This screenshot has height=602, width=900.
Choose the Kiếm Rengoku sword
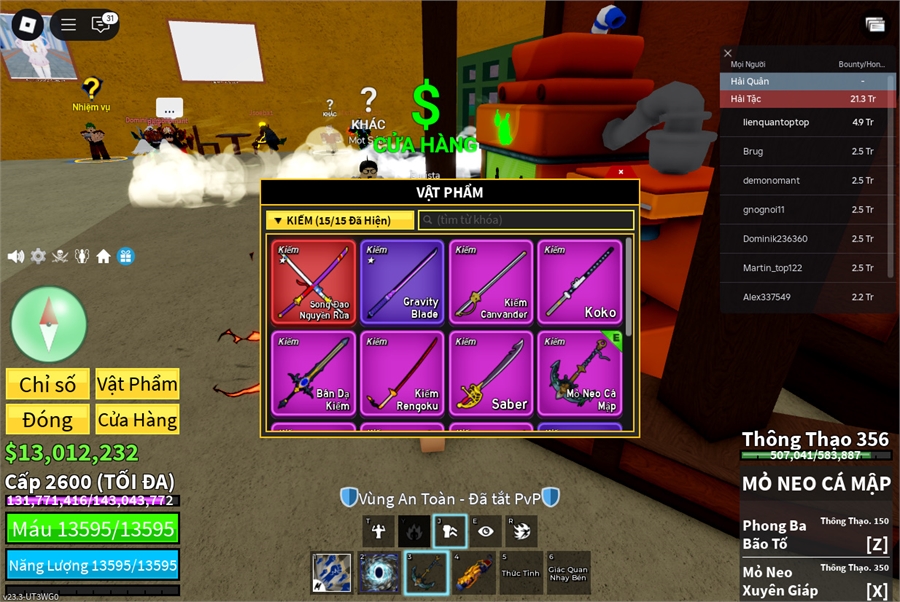point(403,373)
